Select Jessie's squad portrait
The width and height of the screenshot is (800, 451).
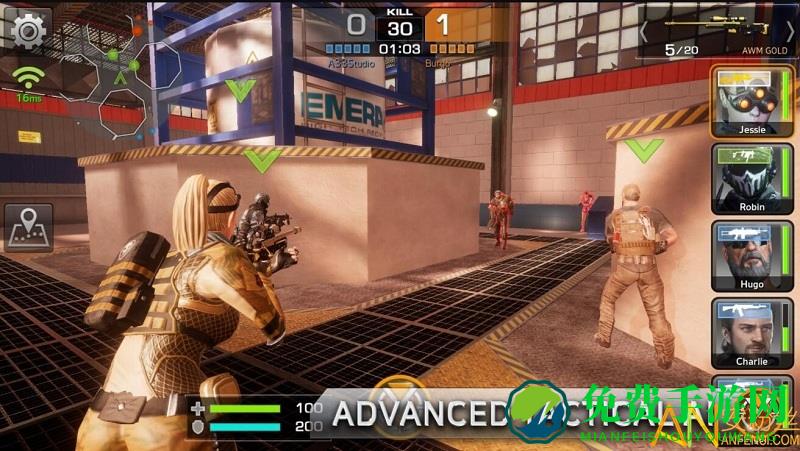[744, 100]
